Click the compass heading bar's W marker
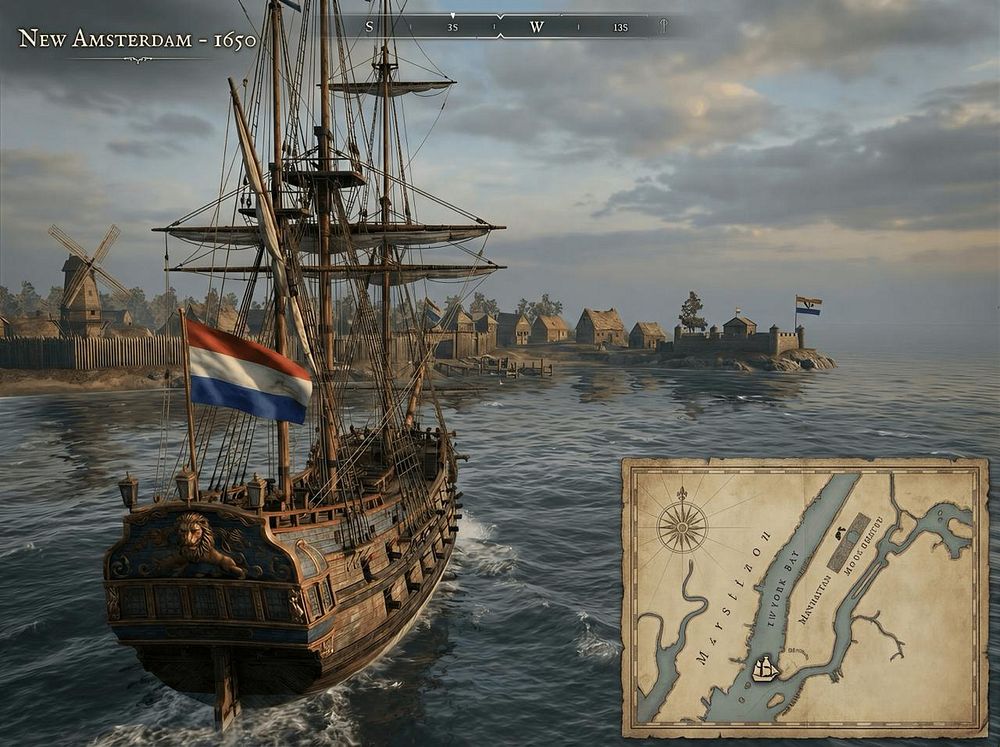The height and width of the screenshot is (747, 1000). click(537, 27)
